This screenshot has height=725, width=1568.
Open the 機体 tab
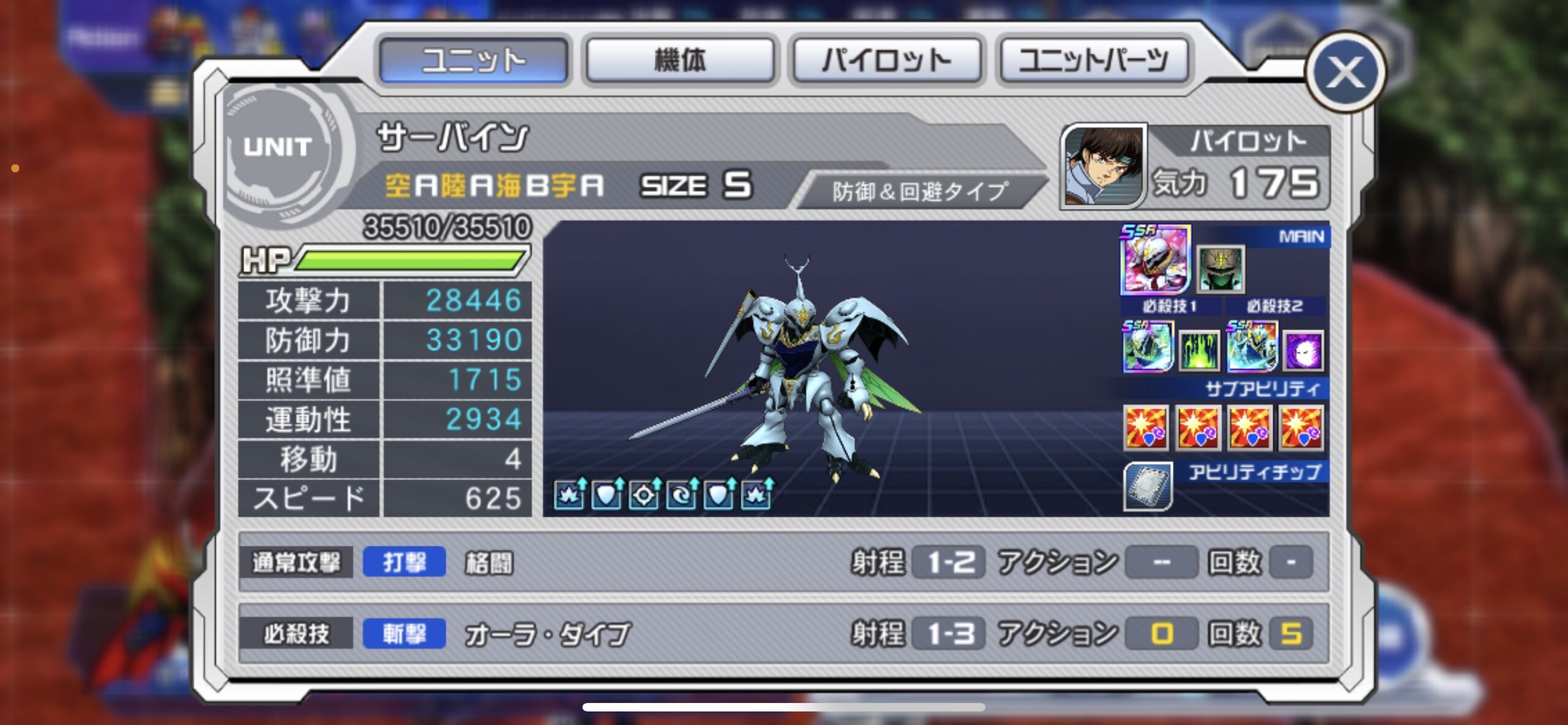(x=680, y=60)
